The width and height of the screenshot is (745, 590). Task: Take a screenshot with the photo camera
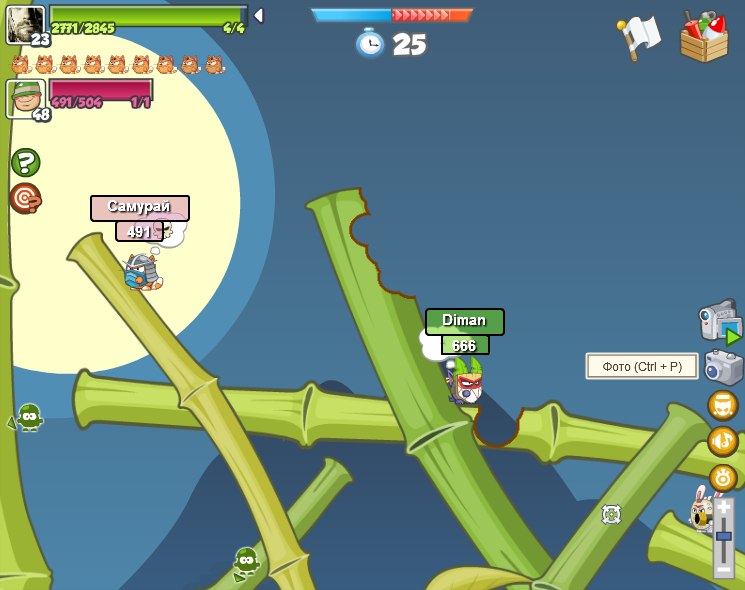(x=723, y=367)
